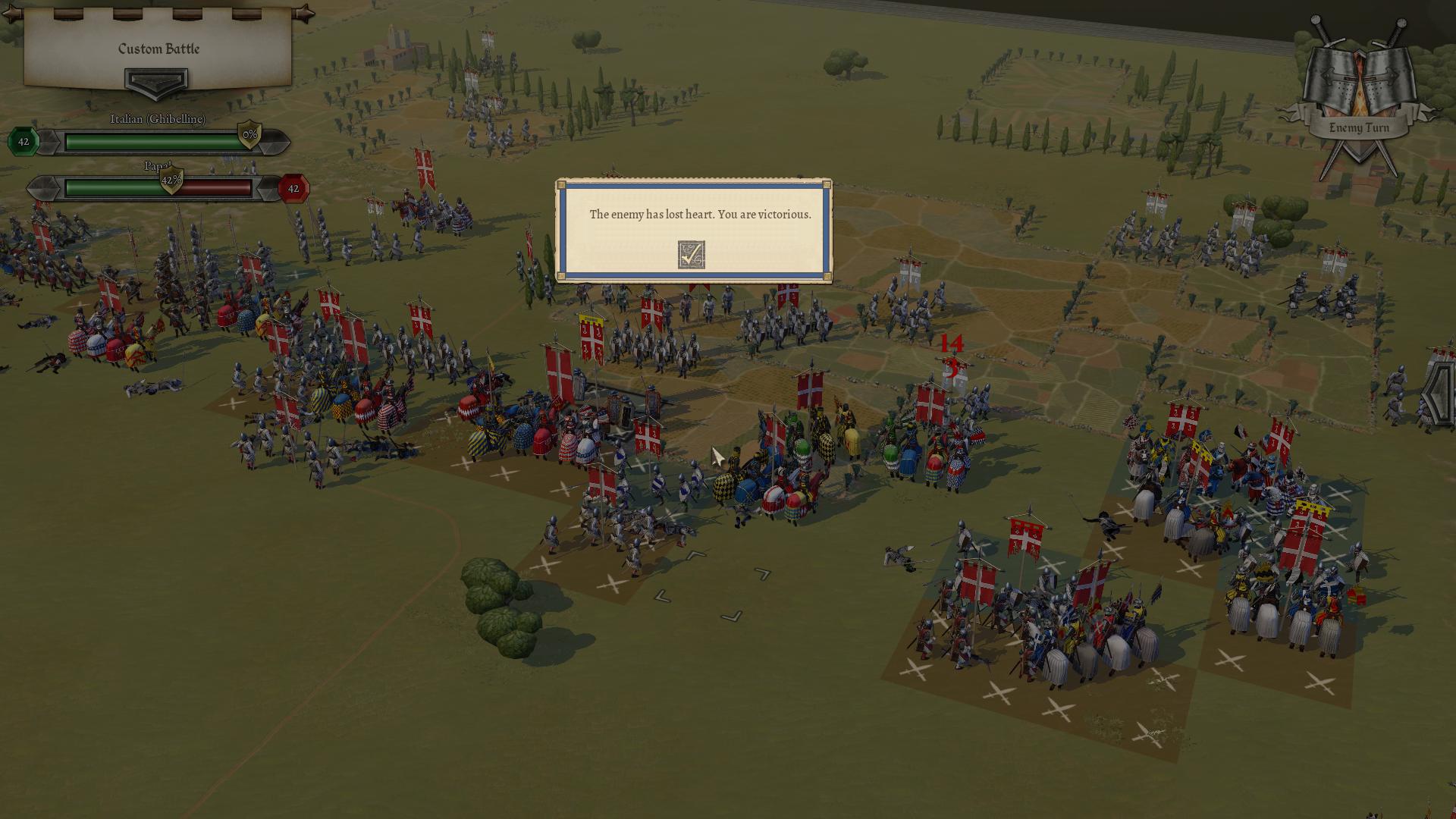This screenshot has width=1456, height=819.
Task: Confirm the victory message with the checkmark
Action: coord(691,255)
